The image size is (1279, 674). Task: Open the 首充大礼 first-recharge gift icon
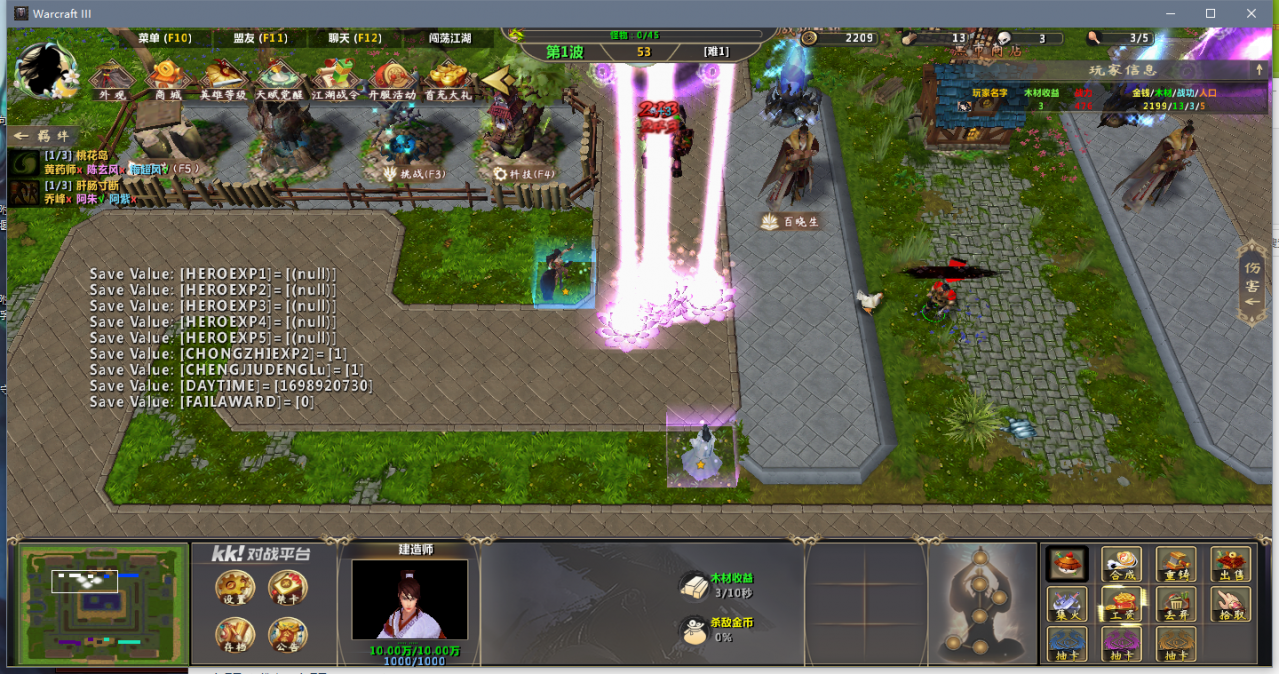447,80
